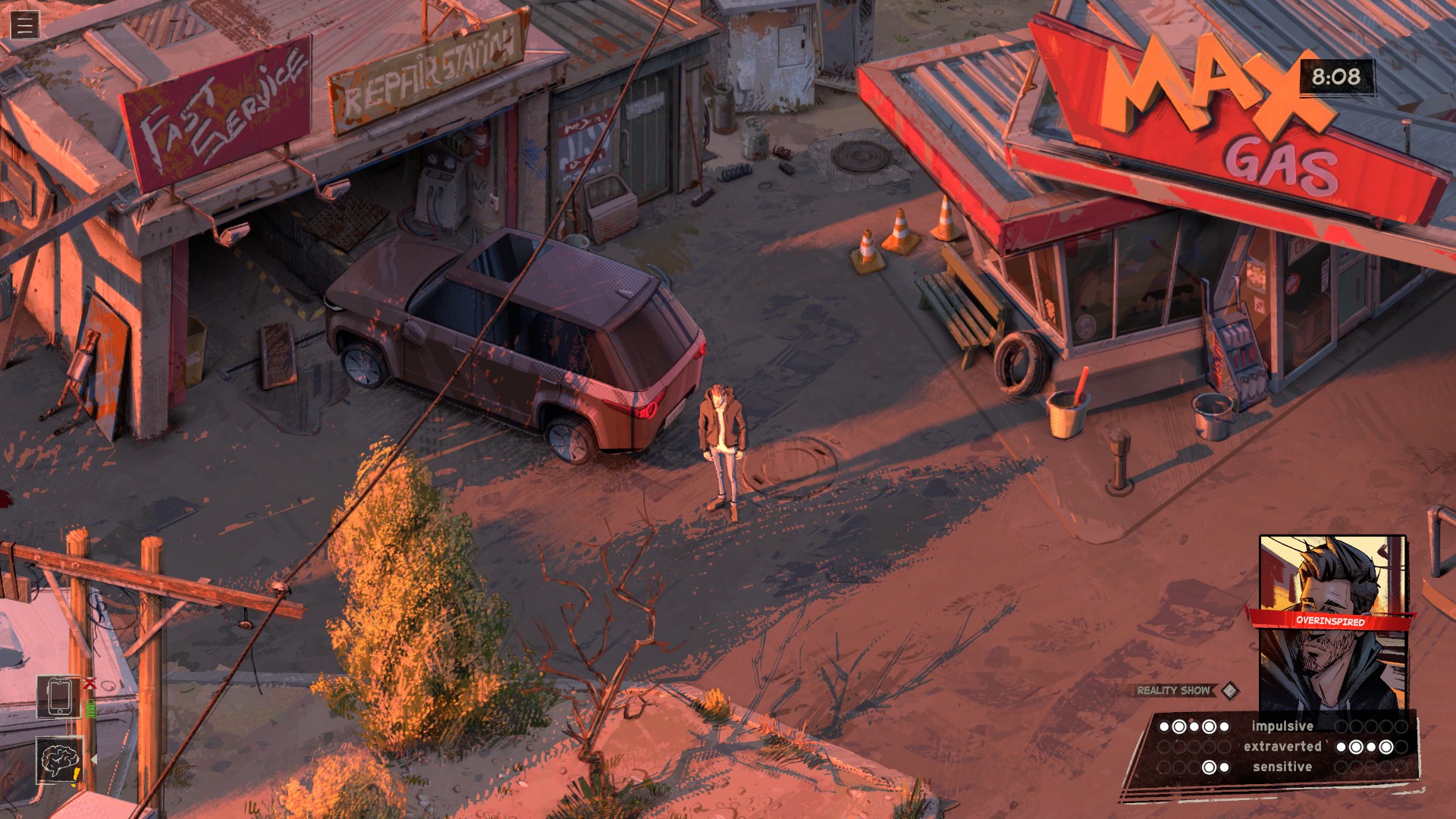This screenshot has width=1456, height=819.
Task: Select a filled dot on the impulsive row
Action: click(1180, 726)
